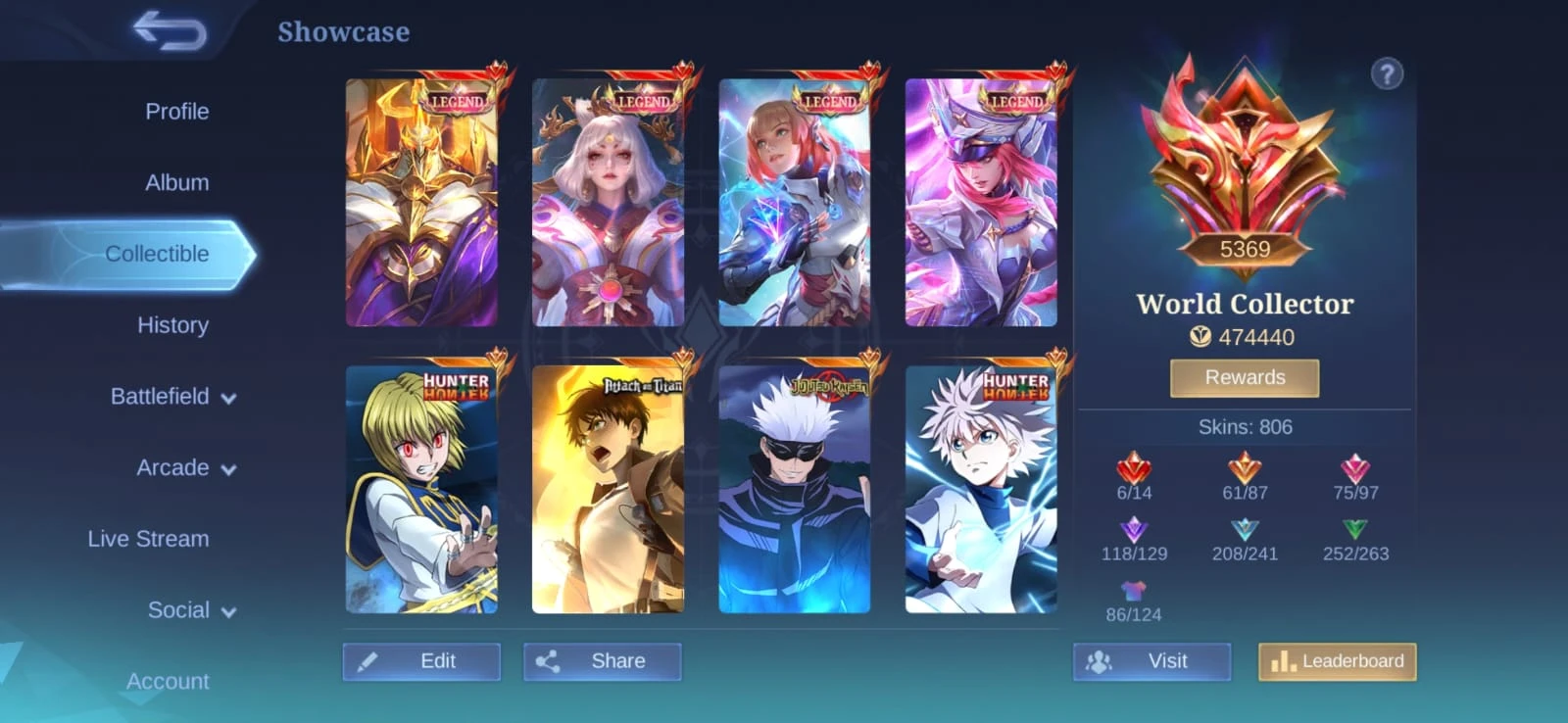Screen dimensions: 1568x723
Task: Switch to the Album tab
Action: coord(176,182)
